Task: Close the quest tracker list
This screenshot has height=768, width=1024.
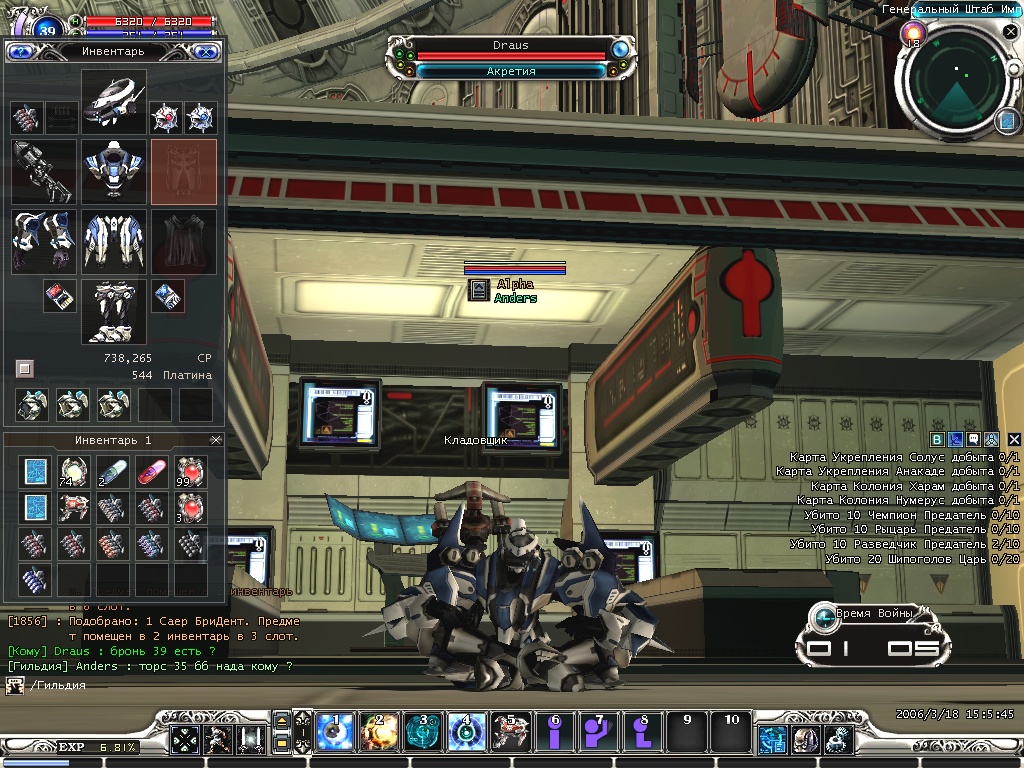Action: pos(1014,439)
